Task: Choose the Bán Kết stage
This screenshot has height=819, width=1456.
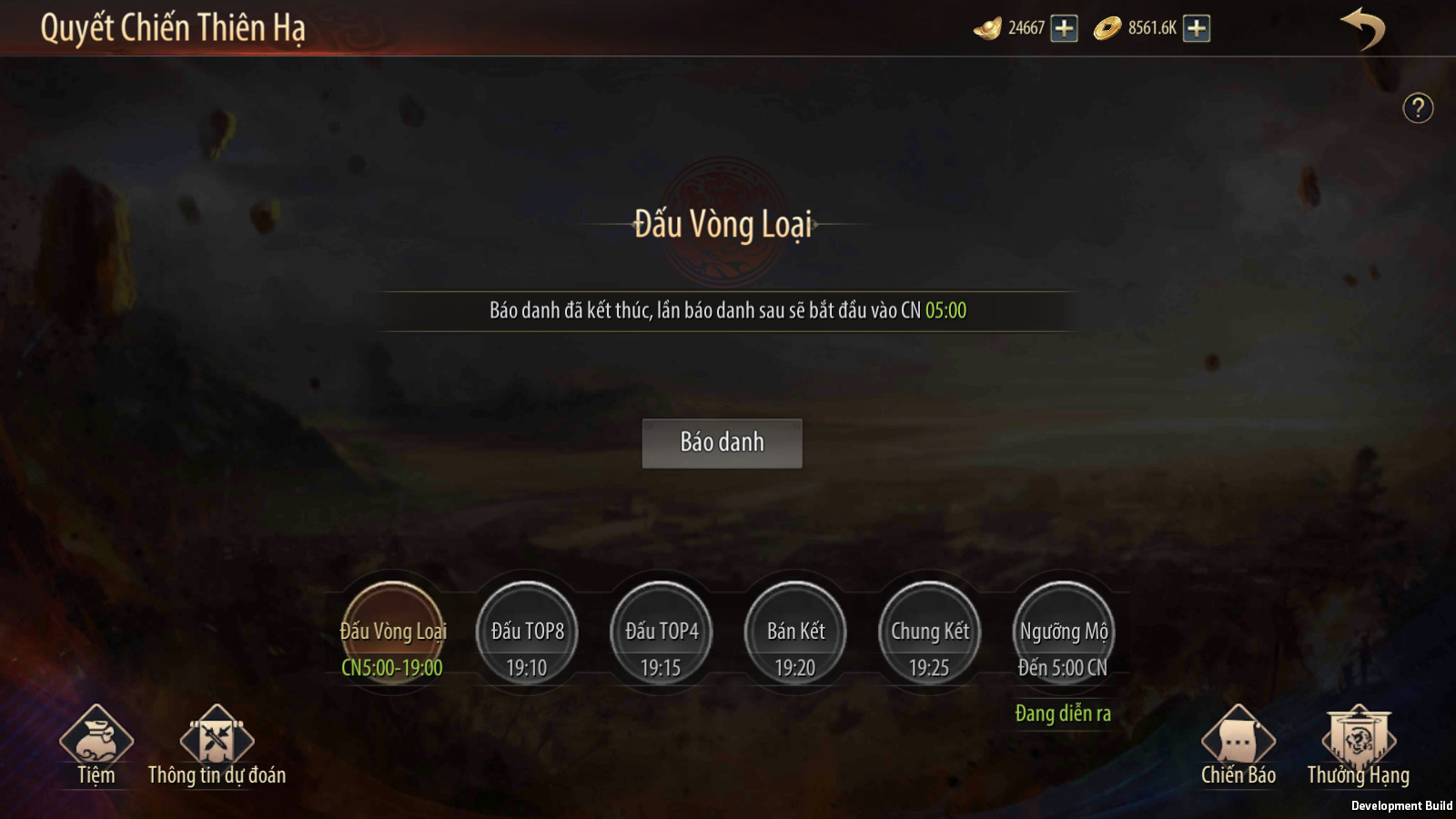Action: (795, 634)
